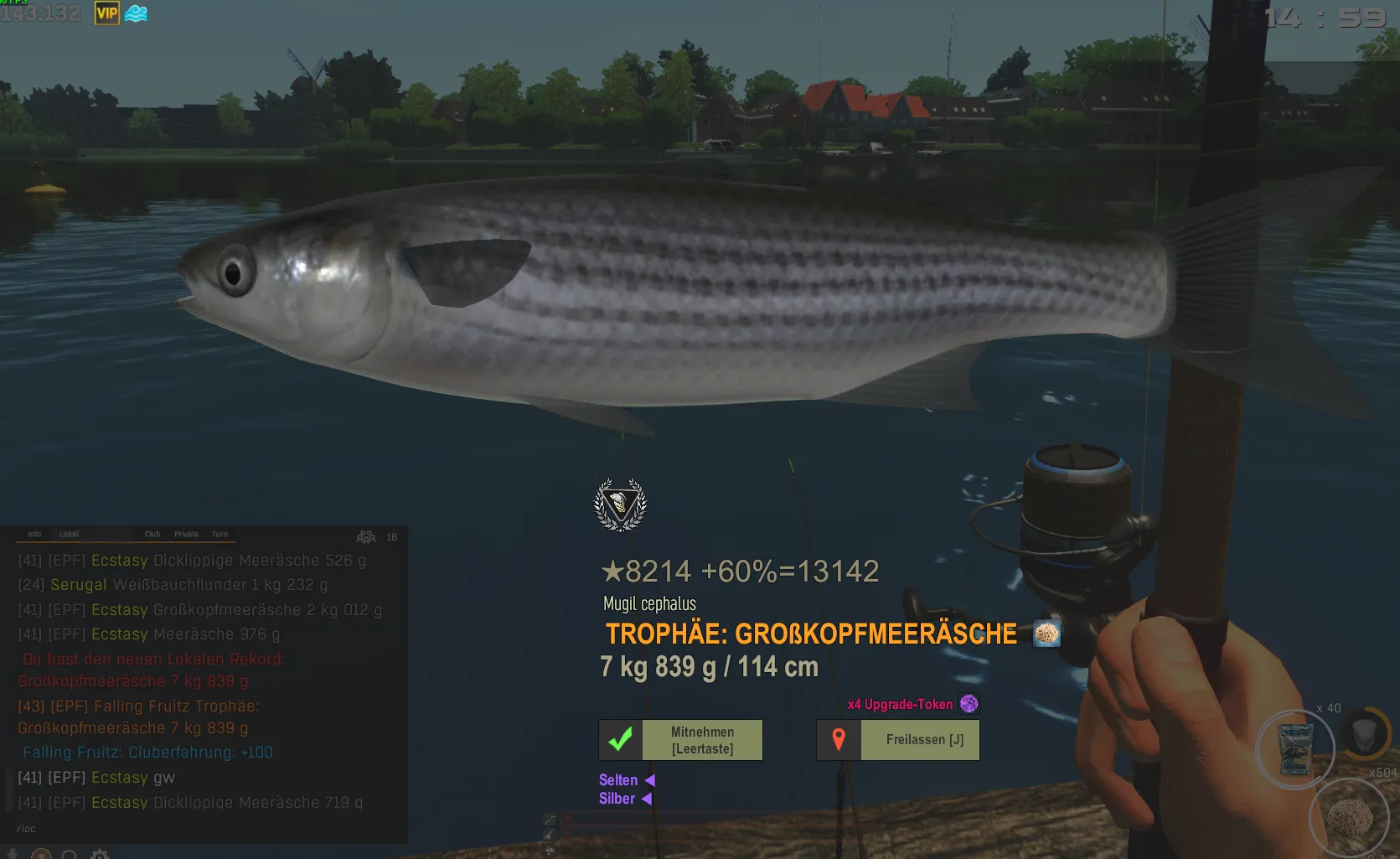Release the fish with the Freilassen button
Viewport: 1400px width, 859px height.
[x=898, y=740]
